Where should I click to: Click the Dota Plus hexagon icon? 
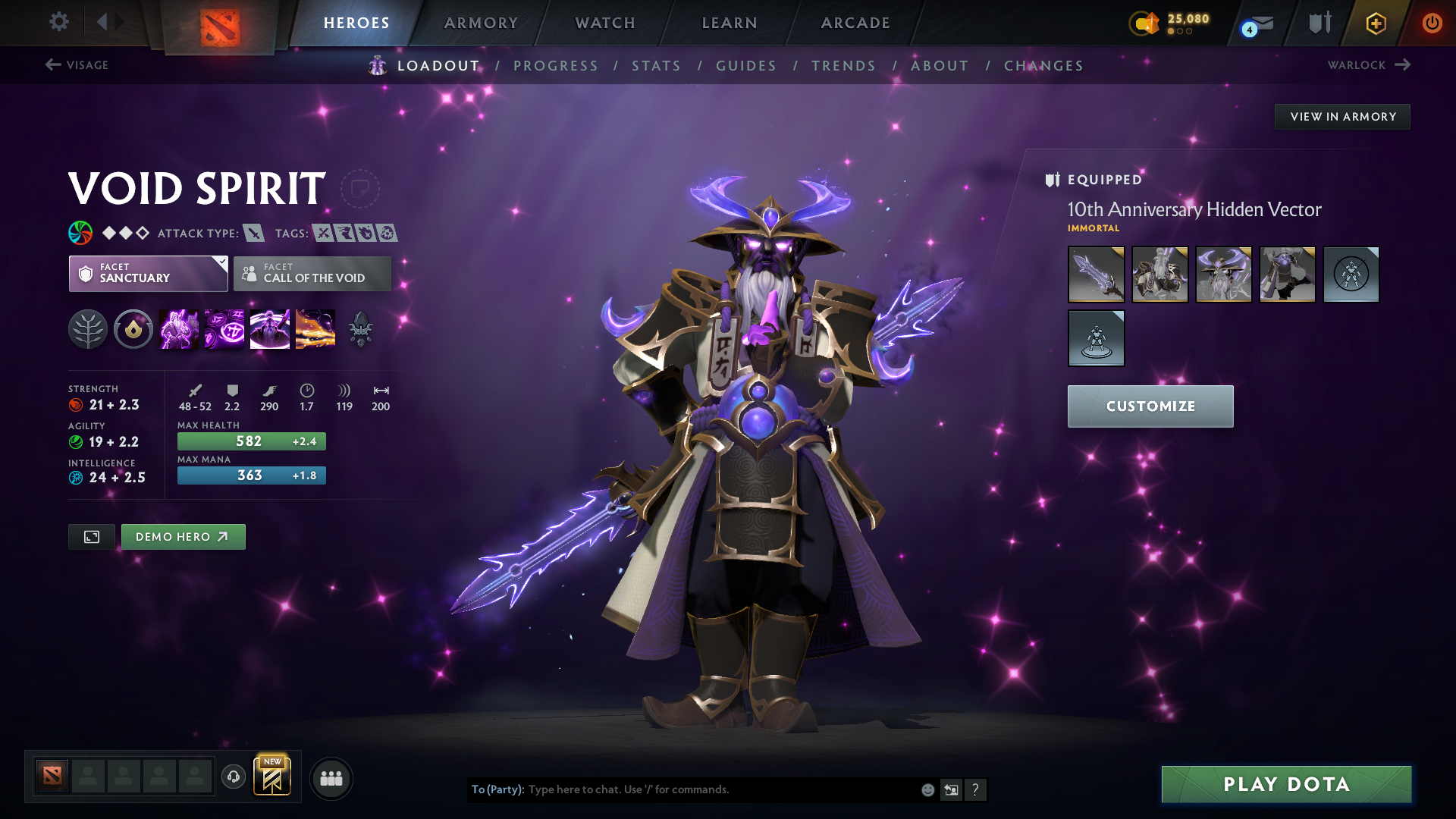[1375, 23]
